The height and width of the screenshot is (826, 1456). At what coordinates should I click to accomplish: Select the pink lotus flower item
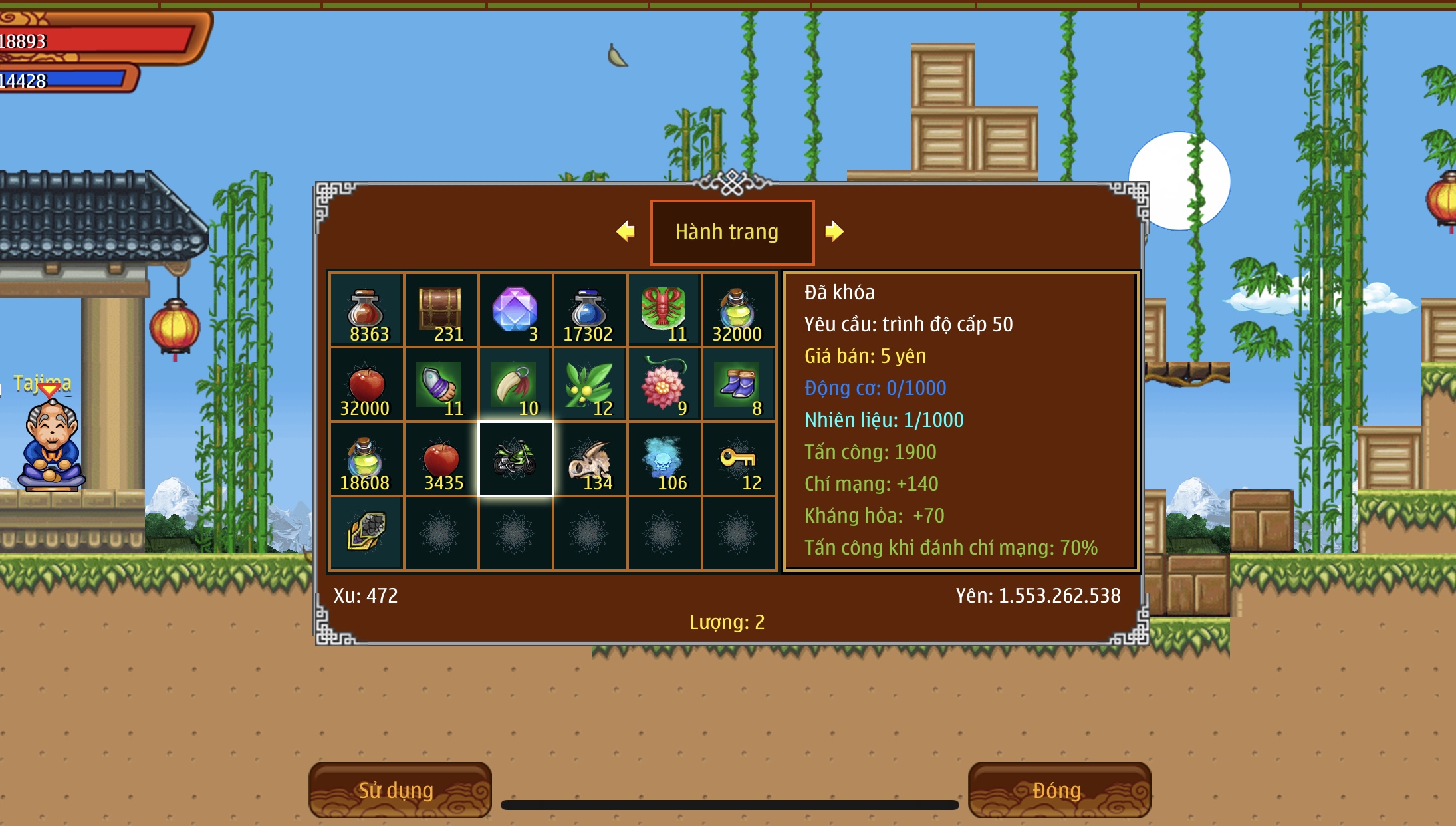click(x=664, y=385)
